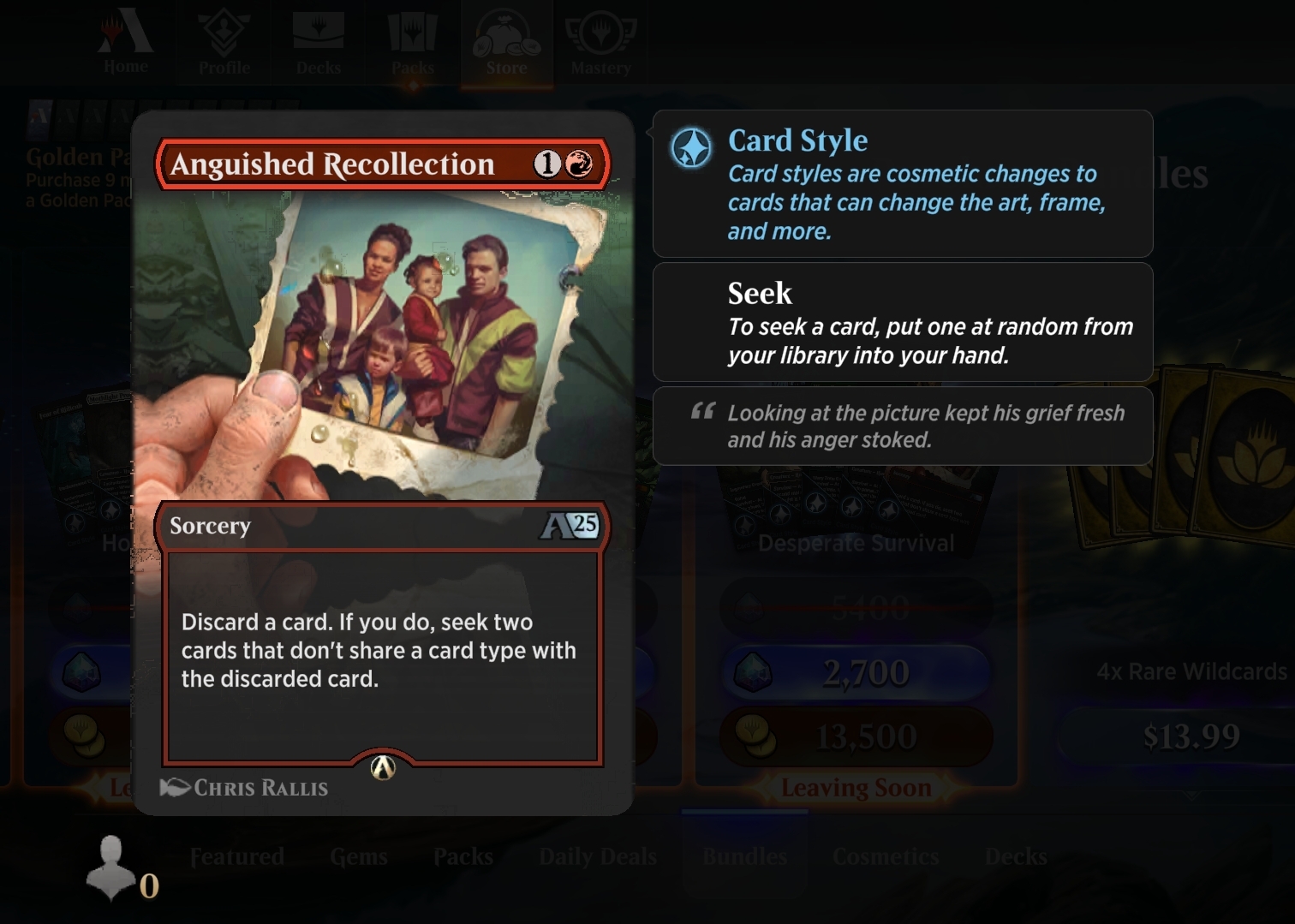Go to the Profile page
Image resolution: width=1295 pixels, height=924 pixels.
pos(224,44)
